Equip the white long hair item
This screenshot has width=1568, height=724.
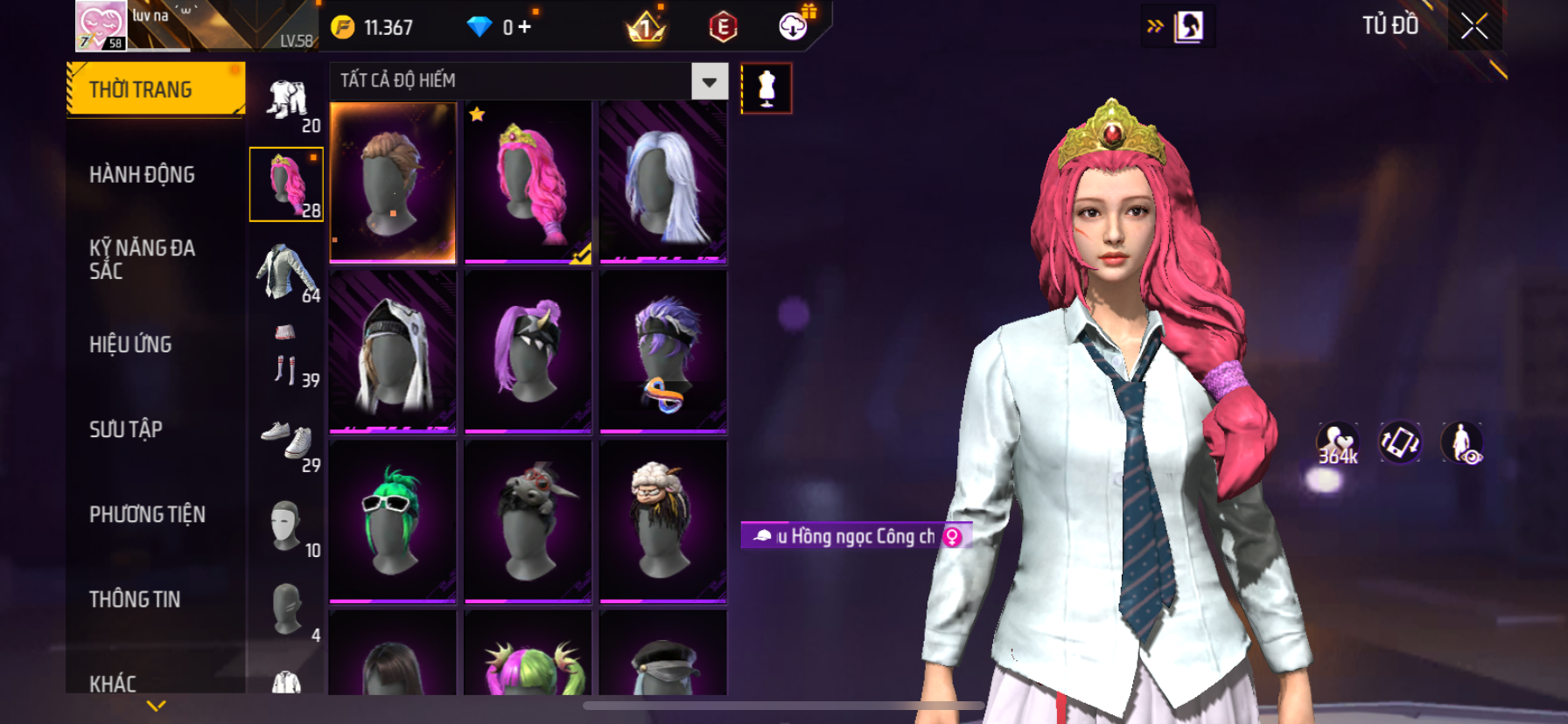point(663,182)
